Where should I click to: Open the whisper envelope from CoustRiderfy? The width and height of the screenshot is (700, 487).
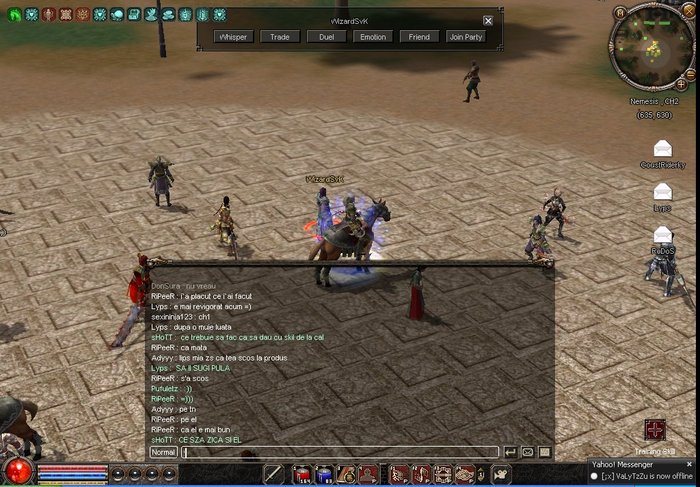(662, 149)
